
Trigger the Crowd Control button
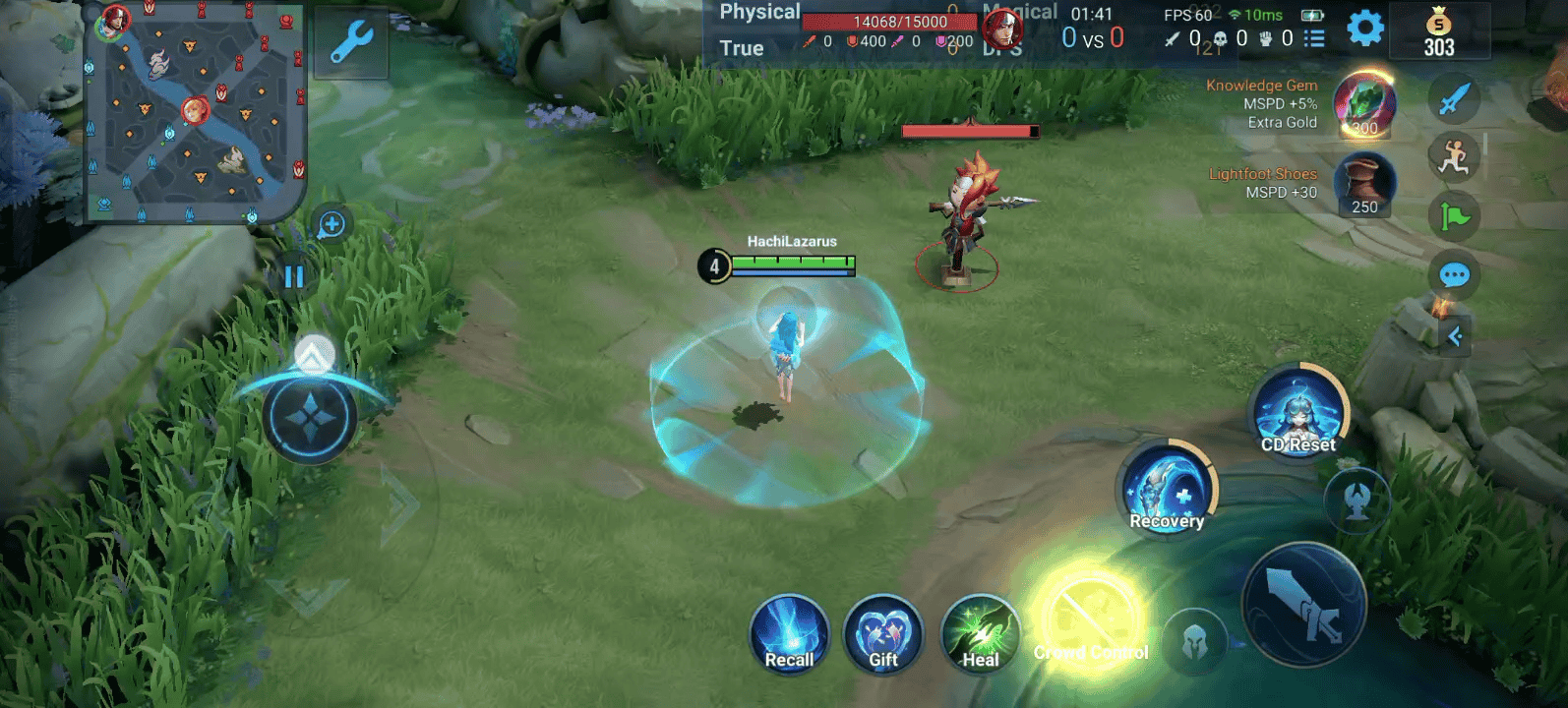point(1090,621)
